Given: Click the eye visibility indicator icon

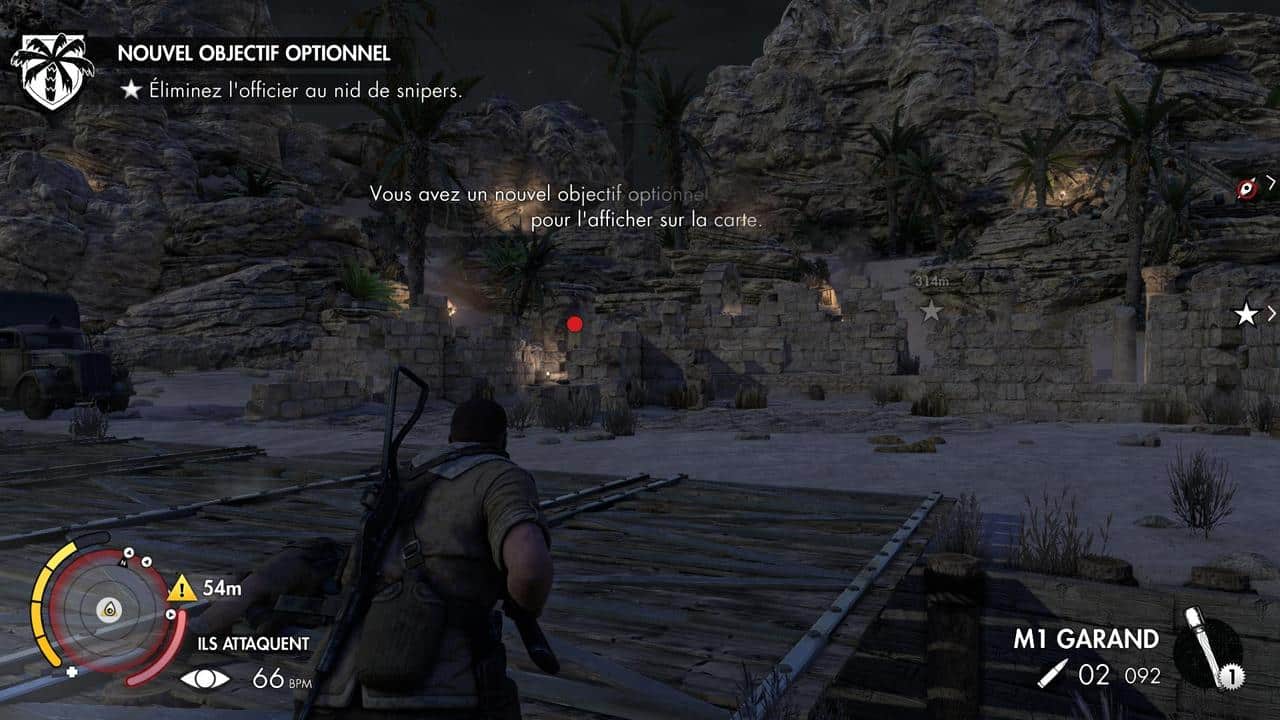Looking at the screenshot, I should pyautogui.click(x=205, y=679).
